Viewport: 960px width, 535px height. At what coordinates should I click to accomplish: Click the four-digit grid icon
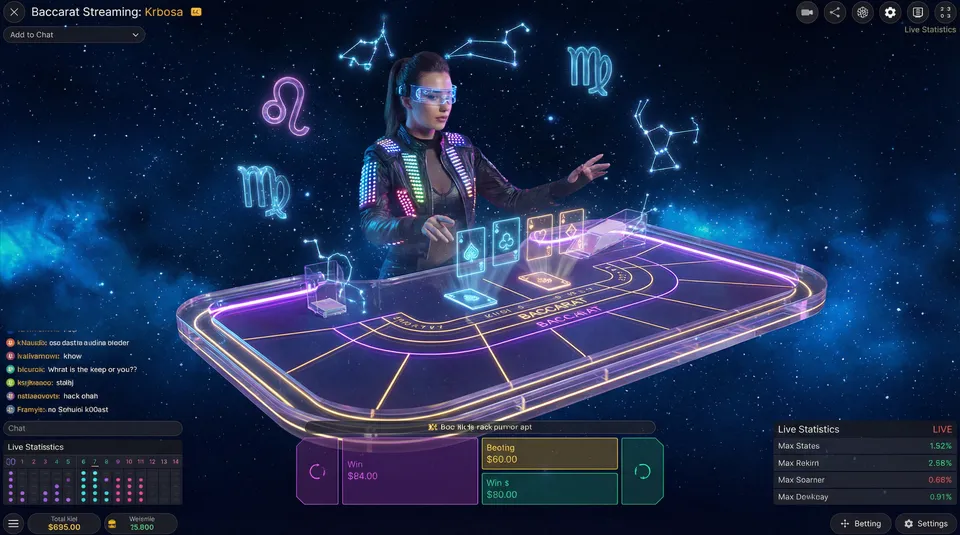(x=945, y=12)
